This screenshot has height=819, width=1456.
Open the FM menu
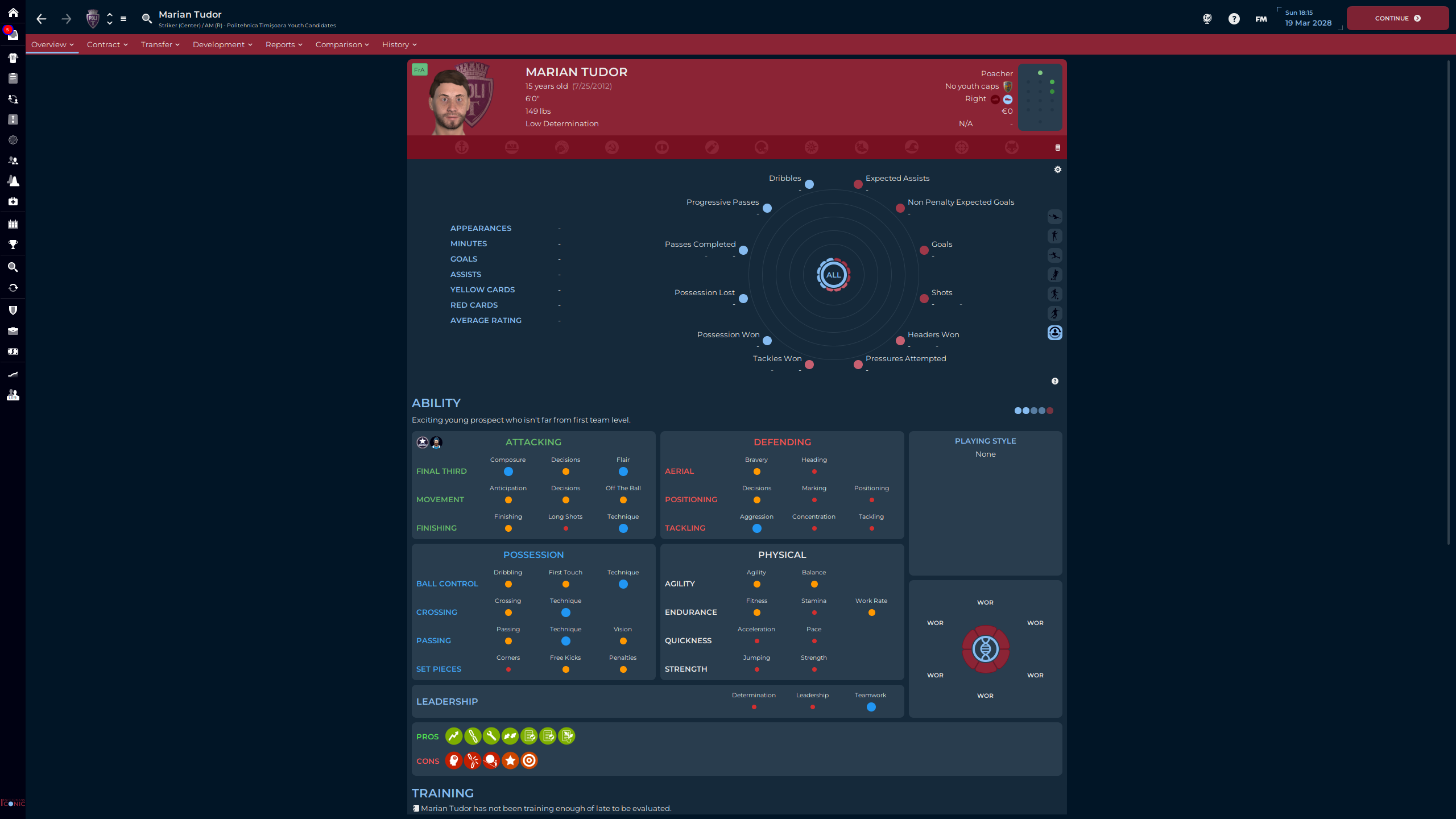tap(1261, 19)
